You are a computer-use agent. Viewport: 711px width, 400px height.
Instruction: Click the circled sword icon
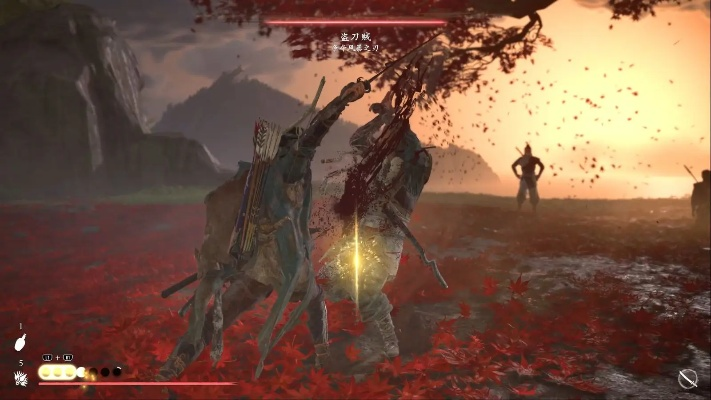coord(687,378)
